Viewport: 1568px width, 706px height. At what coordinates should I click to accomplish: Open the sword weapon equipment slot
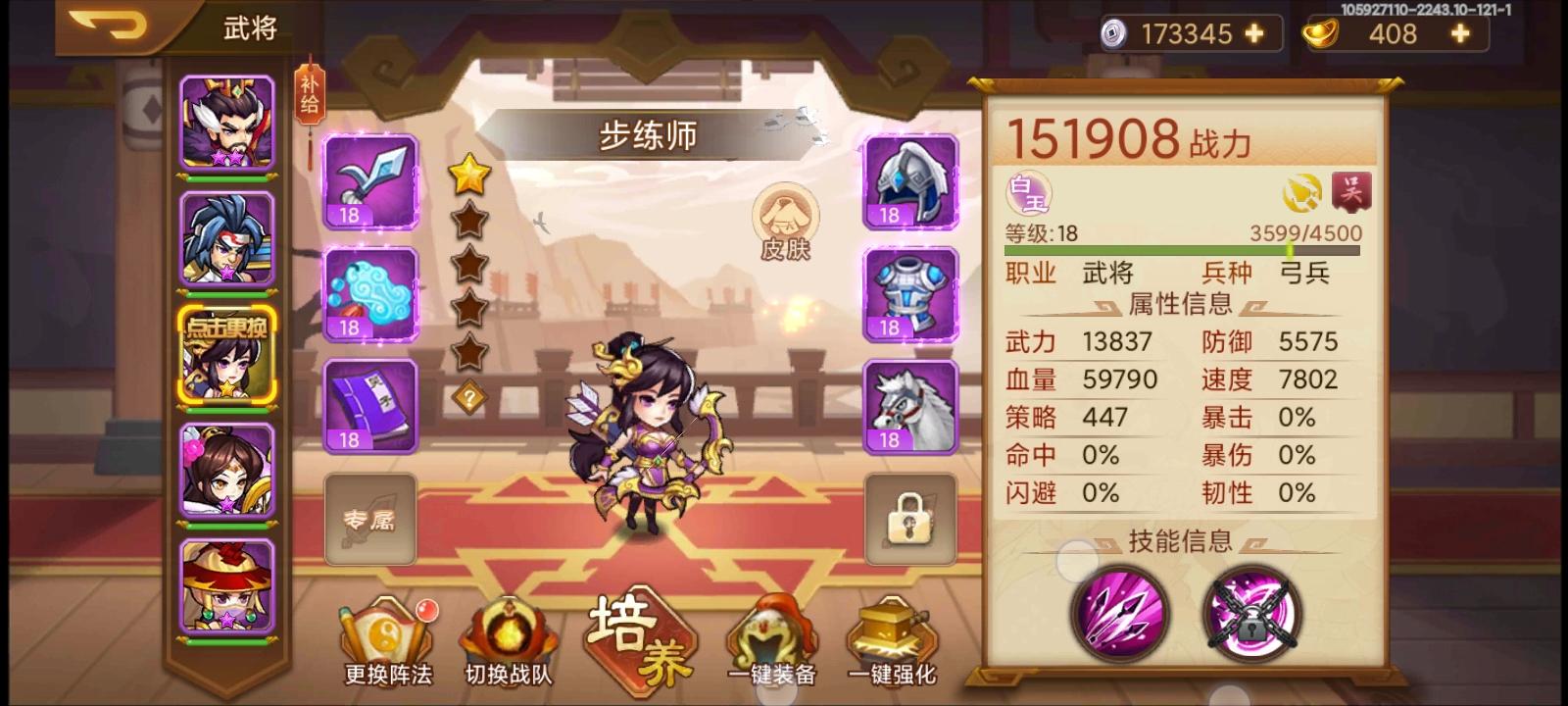[370, 185]
